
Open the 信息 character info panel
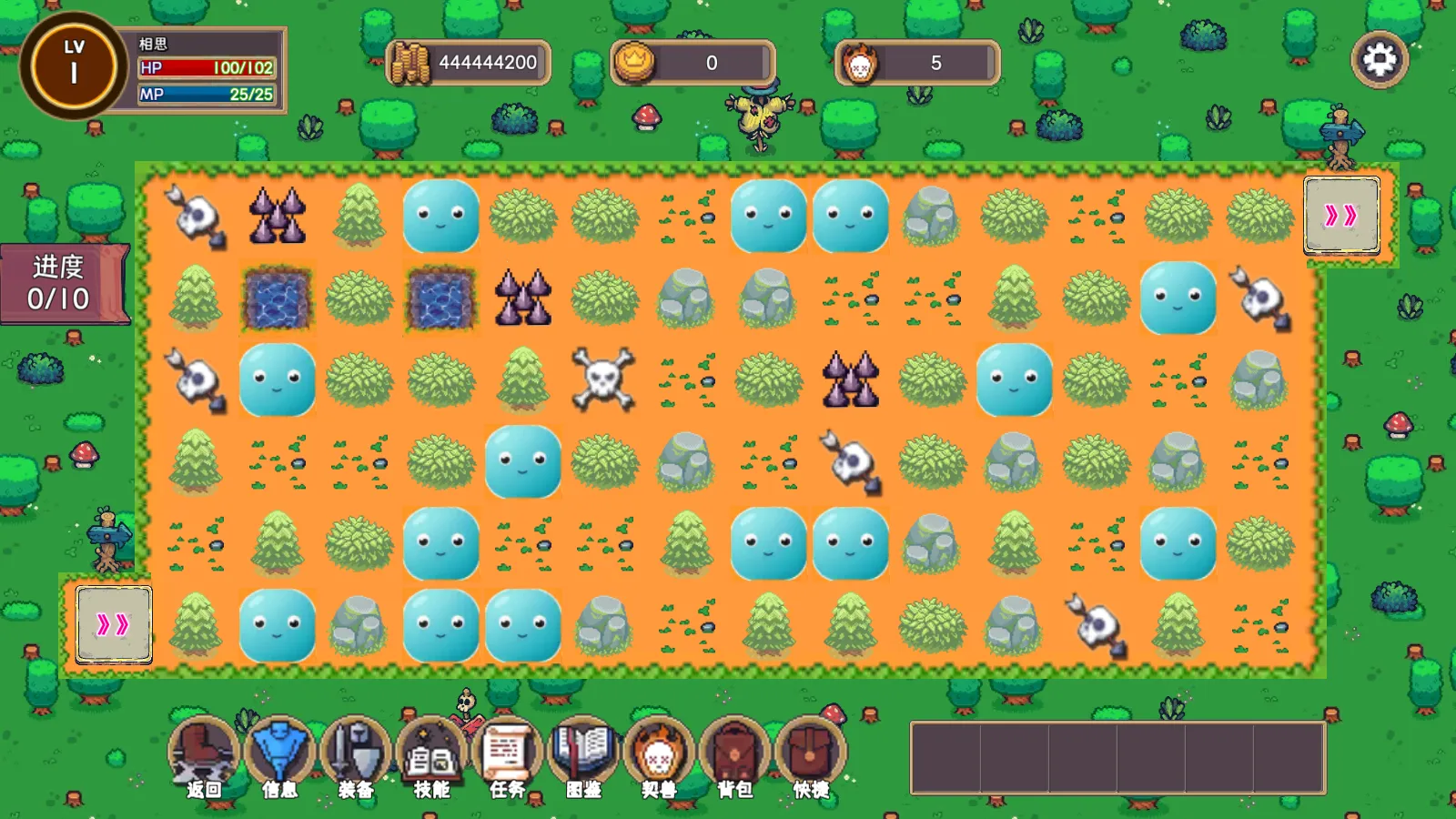click(x=279, y=757)
